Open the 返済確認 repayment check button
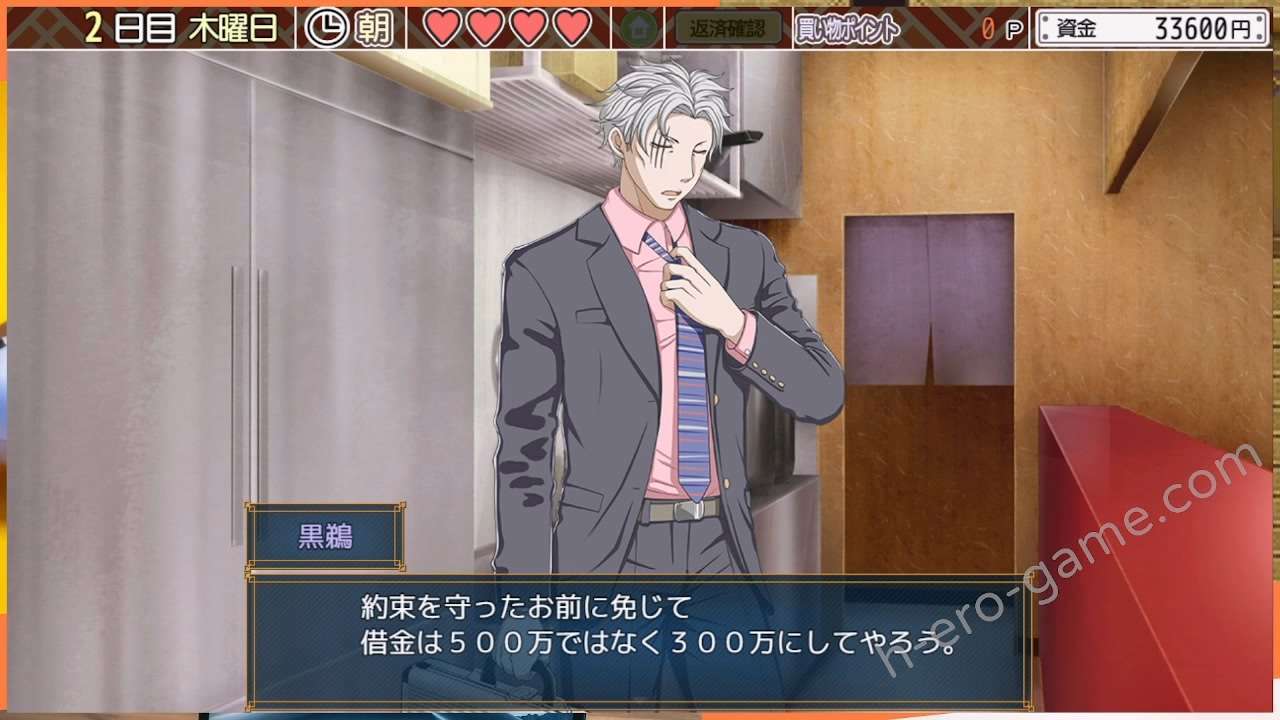 pos(728,28)
